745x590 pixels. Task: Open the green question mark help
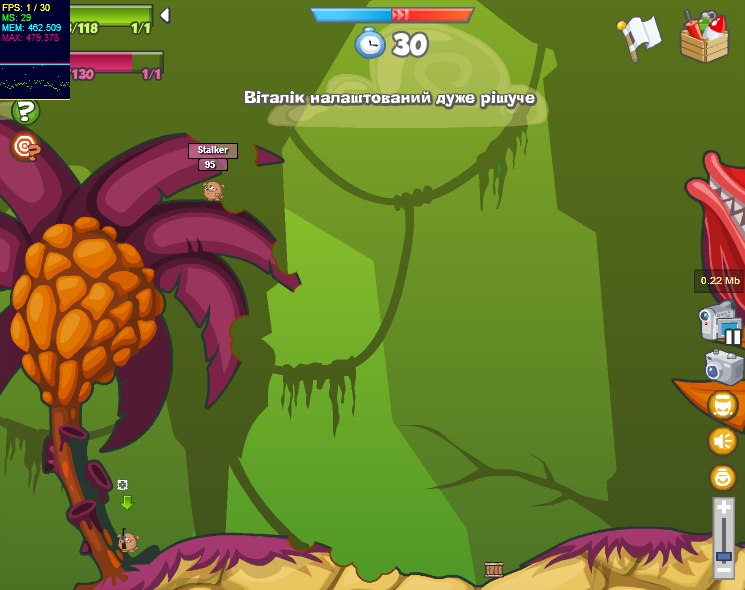25,111
